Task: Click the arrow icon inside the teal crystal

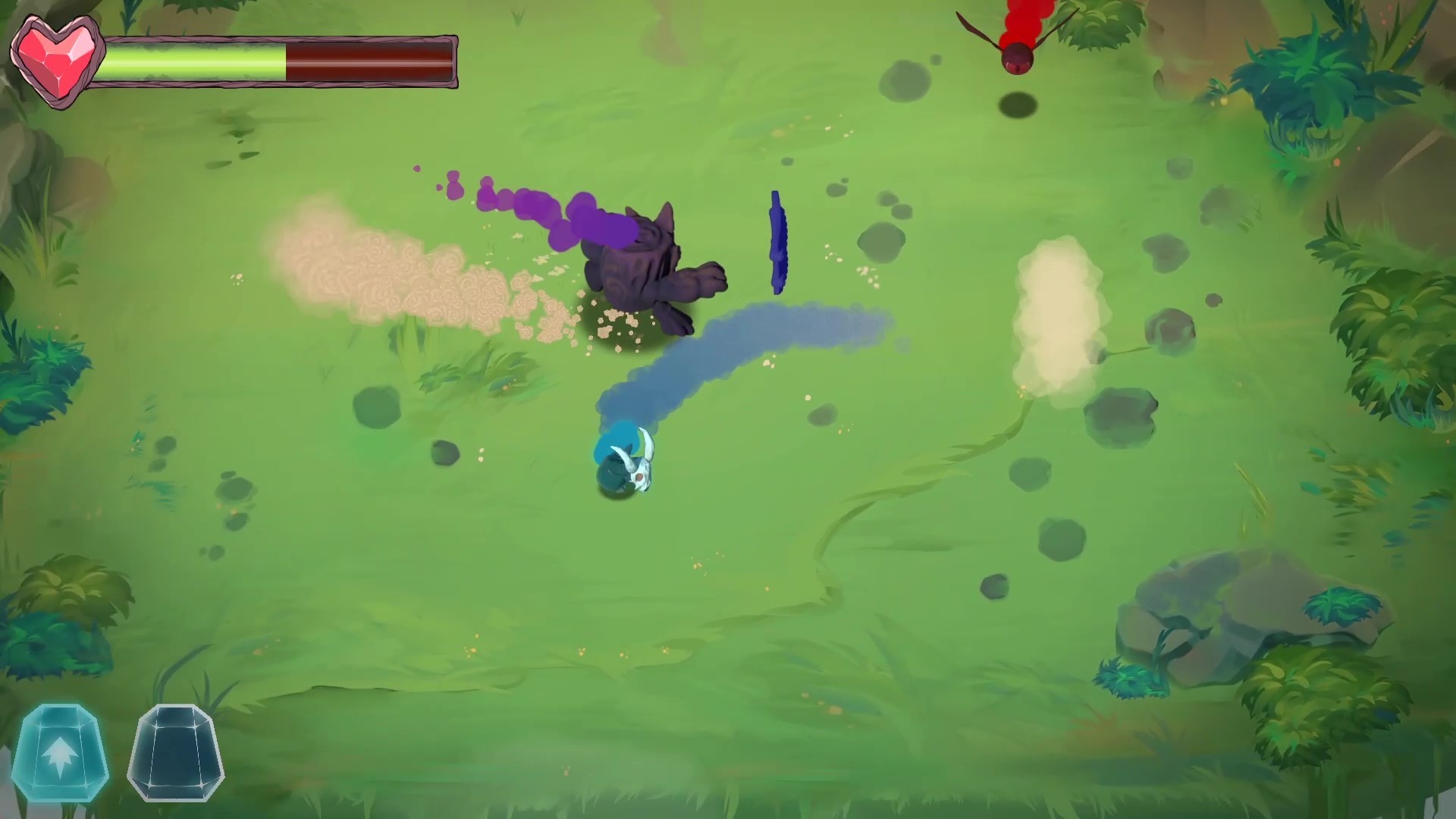Action: [62, 755]
